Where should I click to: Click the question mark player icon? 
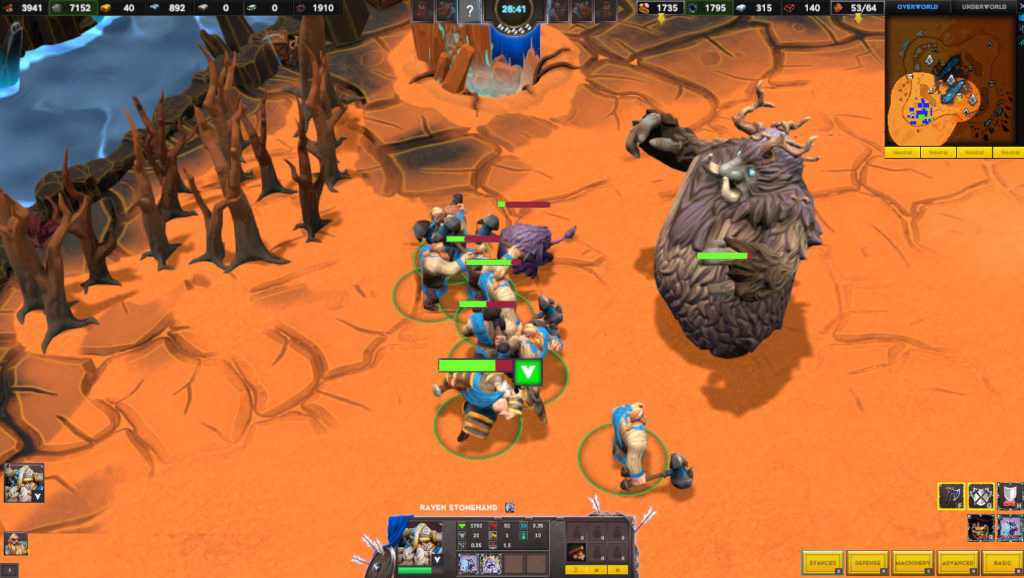469,11
